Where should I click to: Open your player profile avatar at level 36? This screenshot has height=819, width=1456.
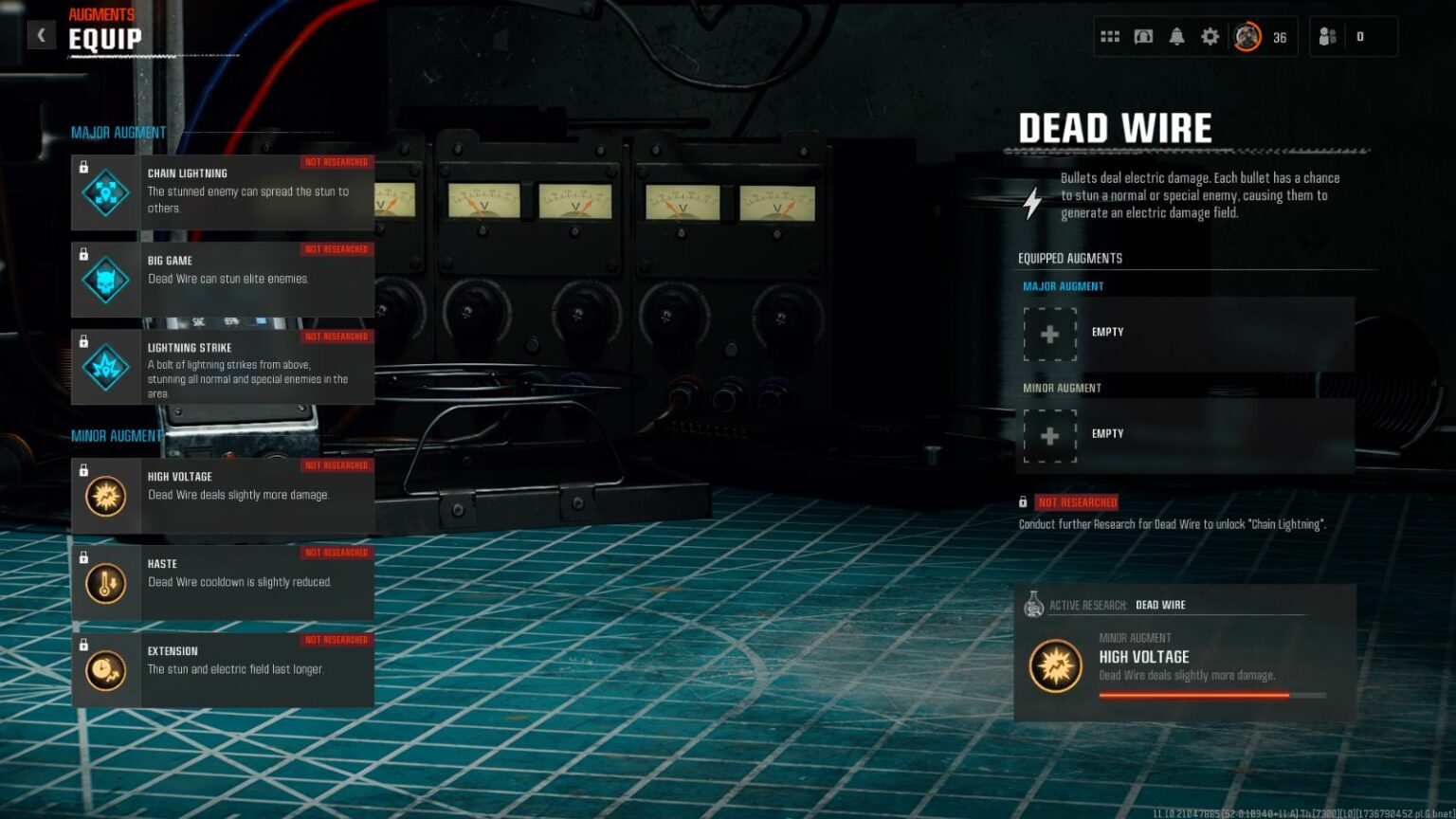[x=1246, y=35]
